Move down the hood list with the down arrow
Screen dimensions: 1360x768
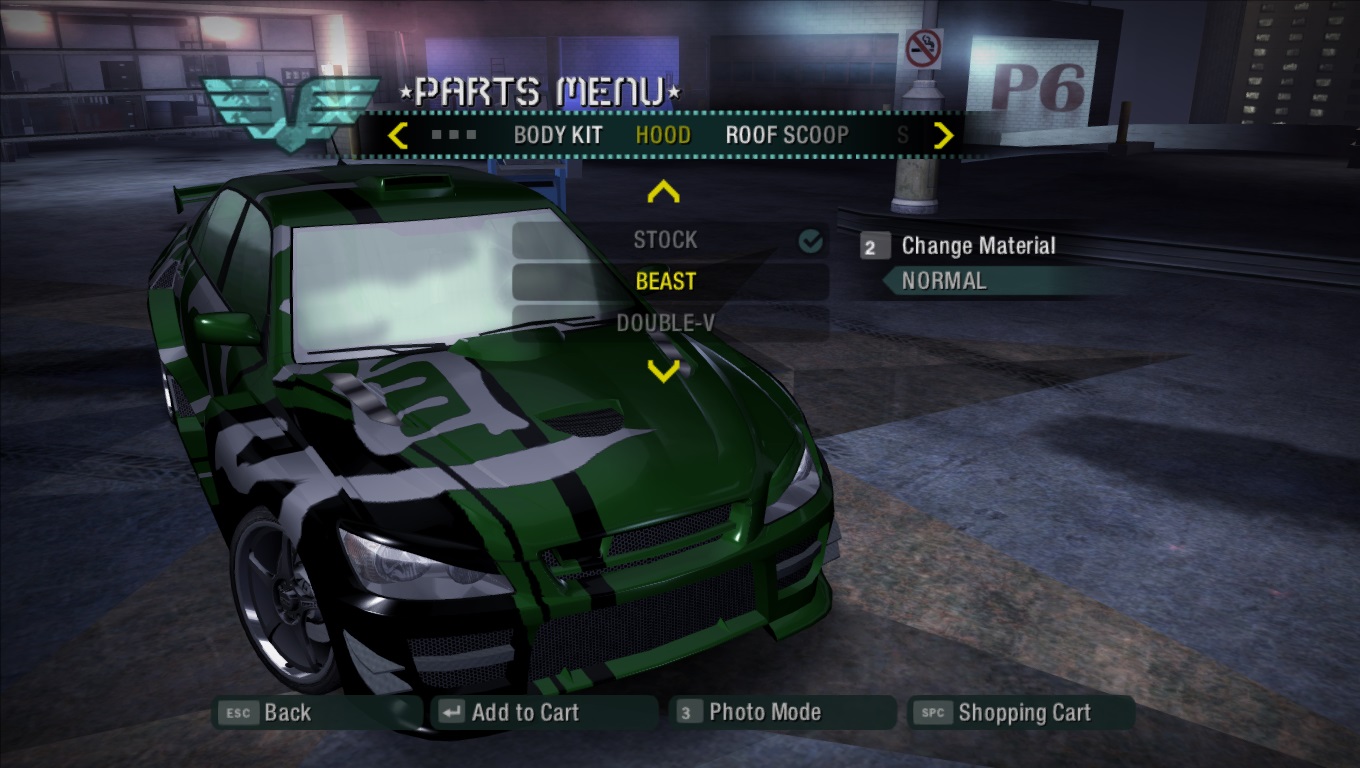tap(664, 372)
